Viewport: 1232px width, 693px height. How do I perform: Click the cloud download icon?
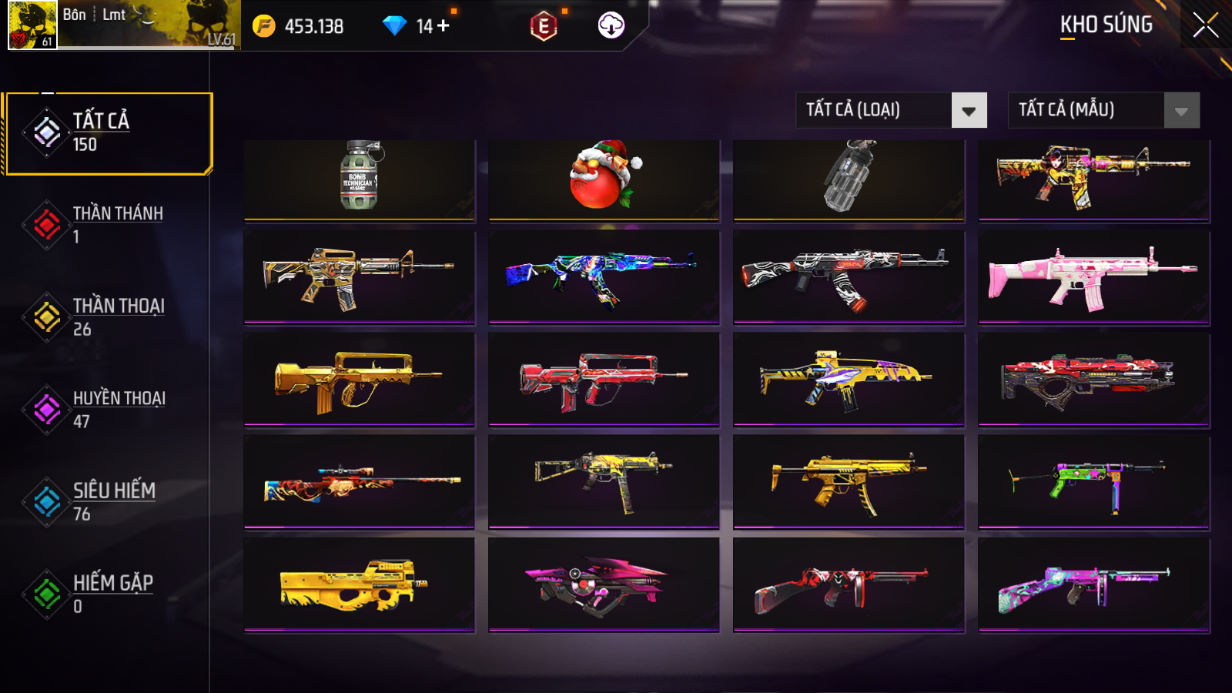[x=611, y=26]
